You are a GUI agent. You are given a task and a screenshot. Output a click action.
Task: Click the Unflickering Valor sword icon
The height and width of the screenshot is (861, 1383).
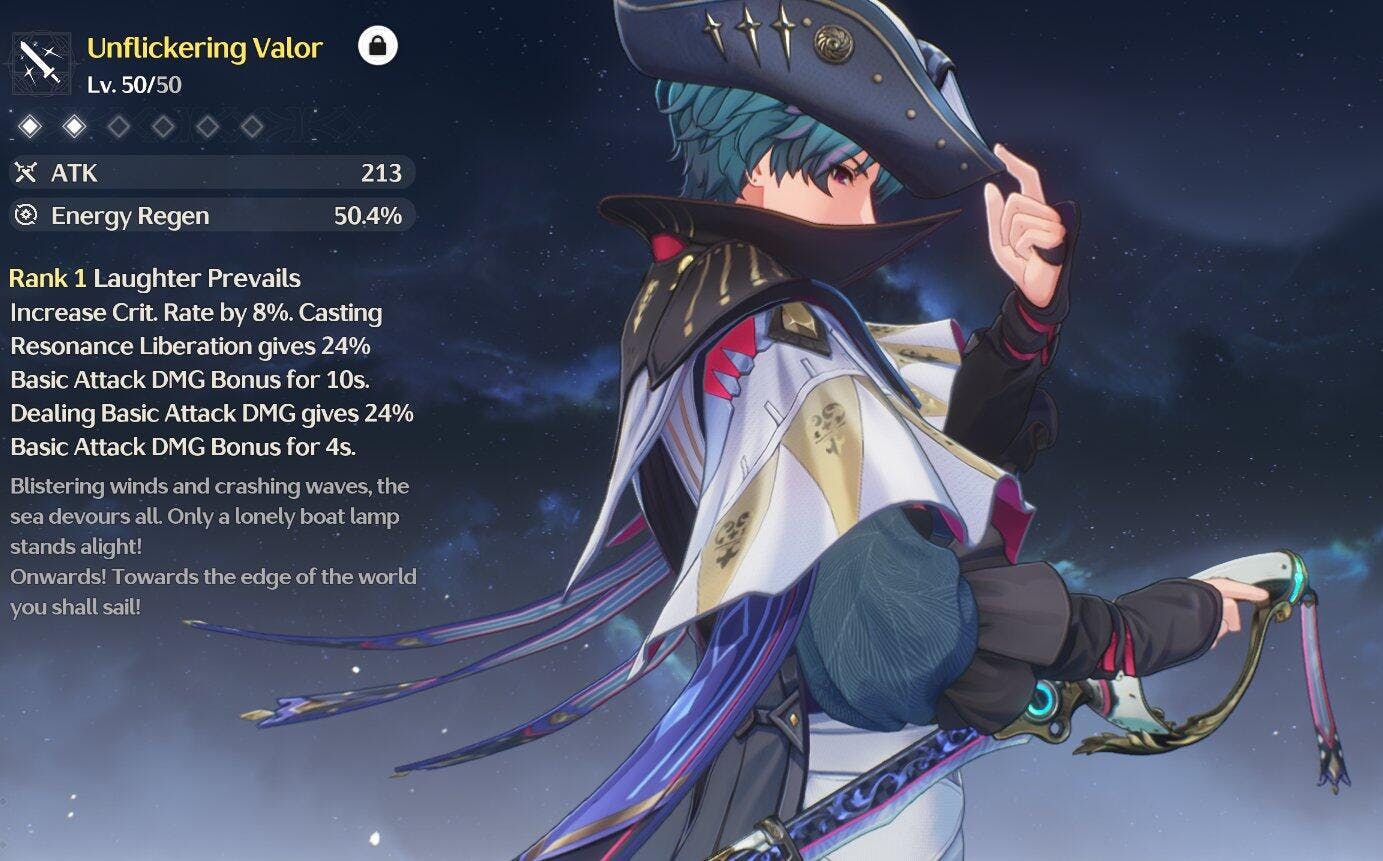[40, 64]
